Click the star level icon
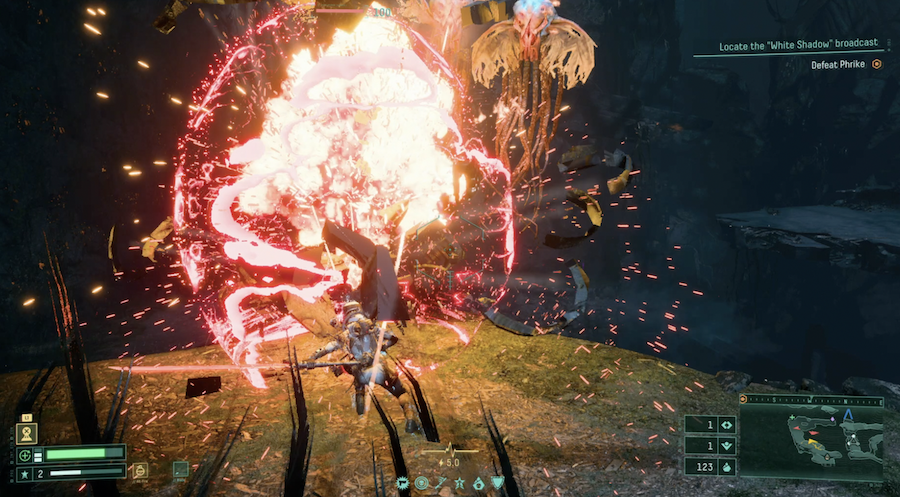Viewport: 900px width, 497px height. pos(24,471)
